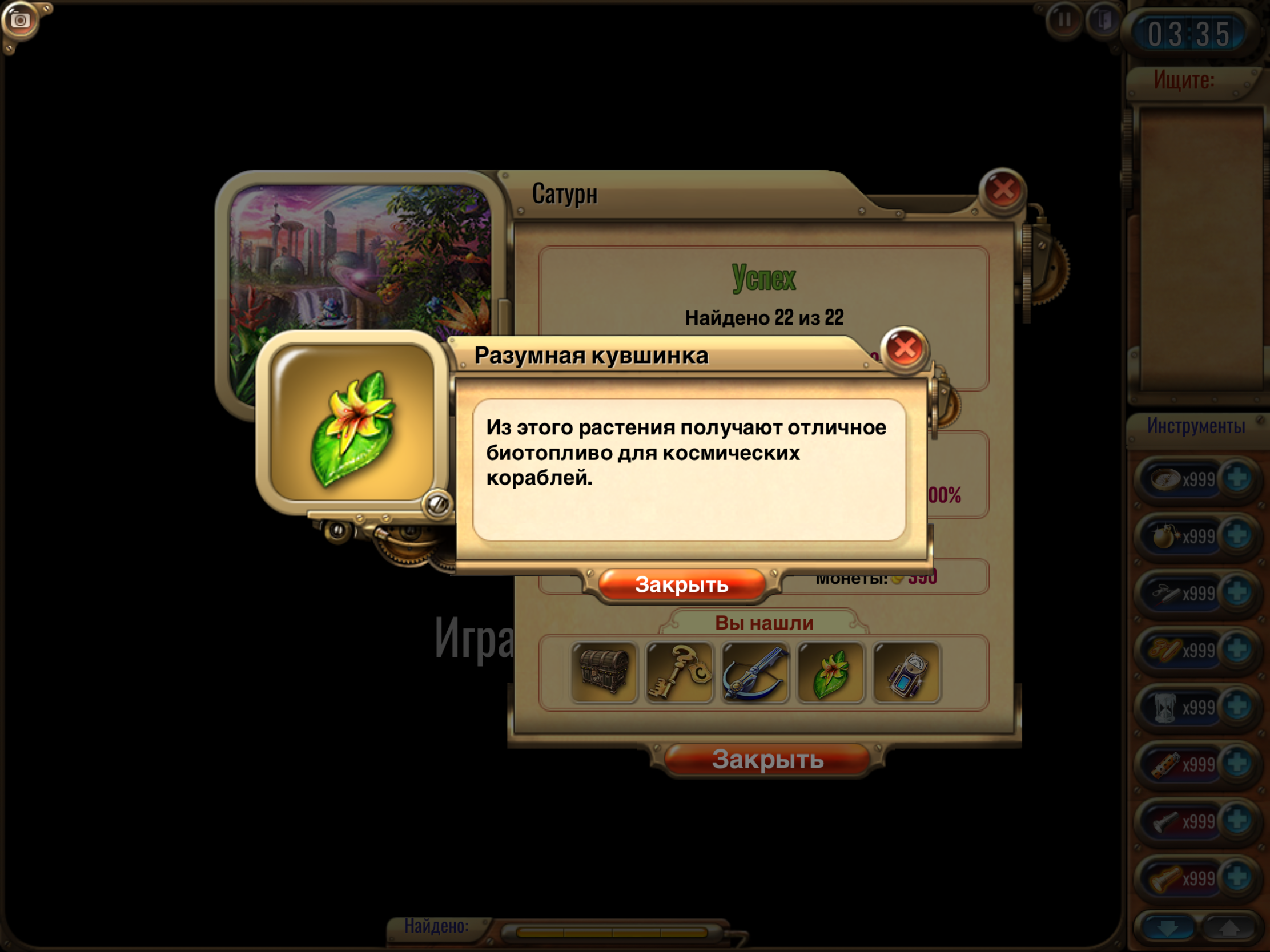Select the water lily found item
This screenshot has height=952, width=1270.
tap(830, 672)
